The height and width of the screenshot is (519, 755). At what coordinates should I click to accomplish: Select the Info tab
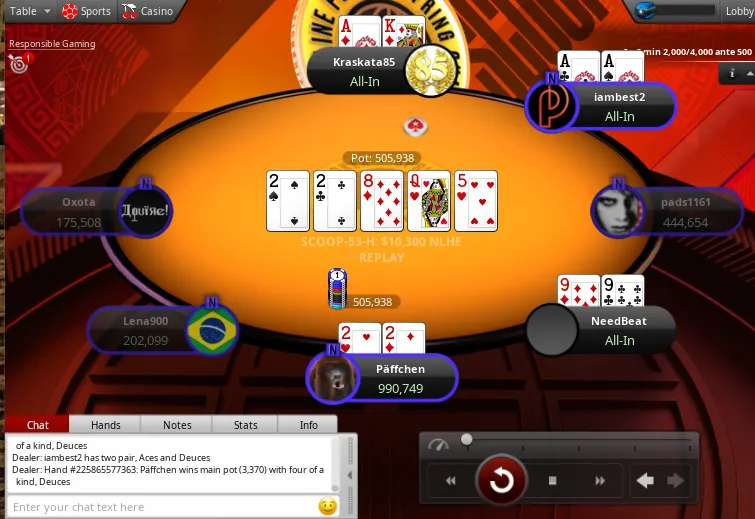[309, 425]
